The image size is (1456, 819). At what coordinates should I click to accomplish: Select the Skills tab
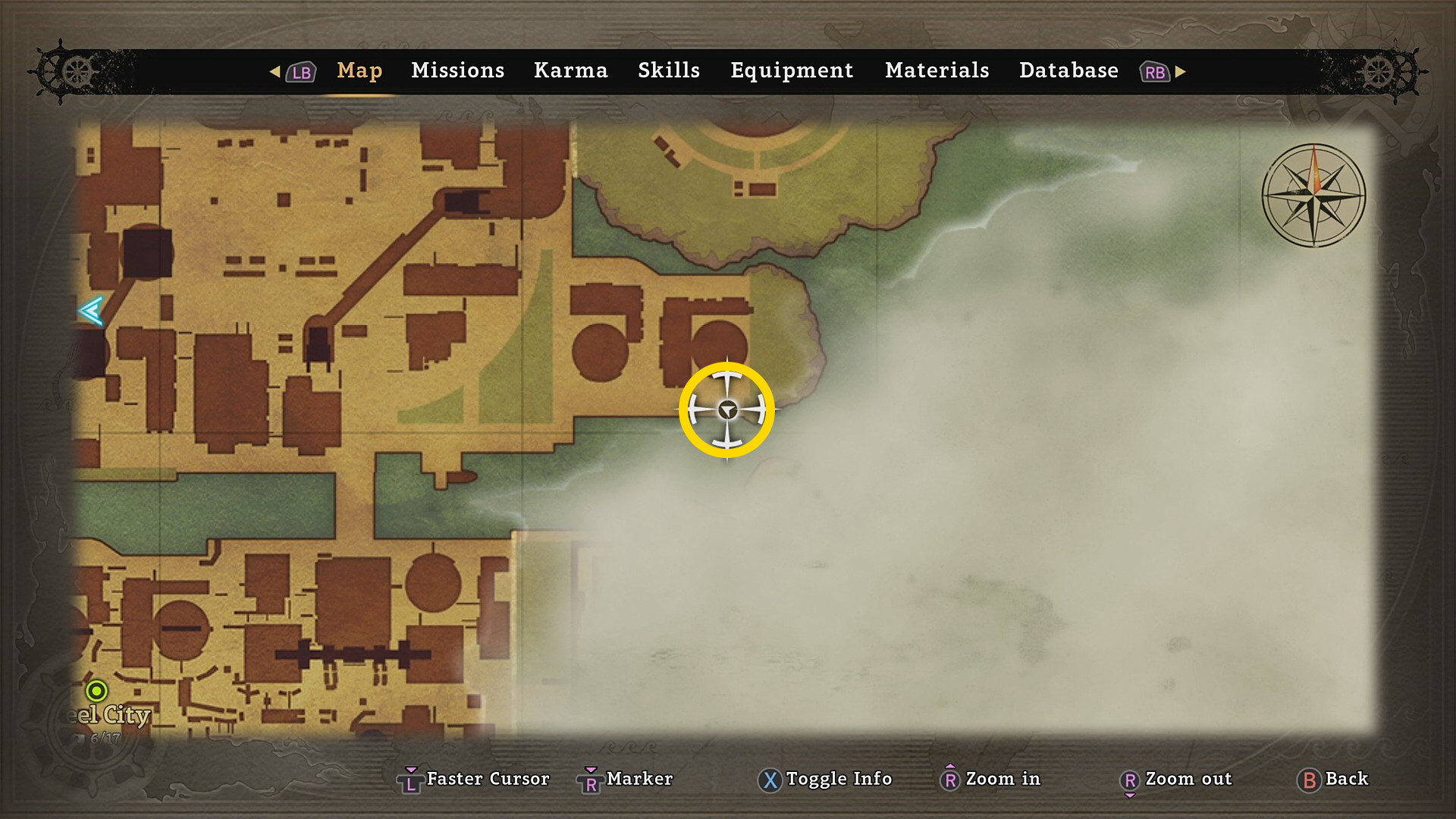668,71
